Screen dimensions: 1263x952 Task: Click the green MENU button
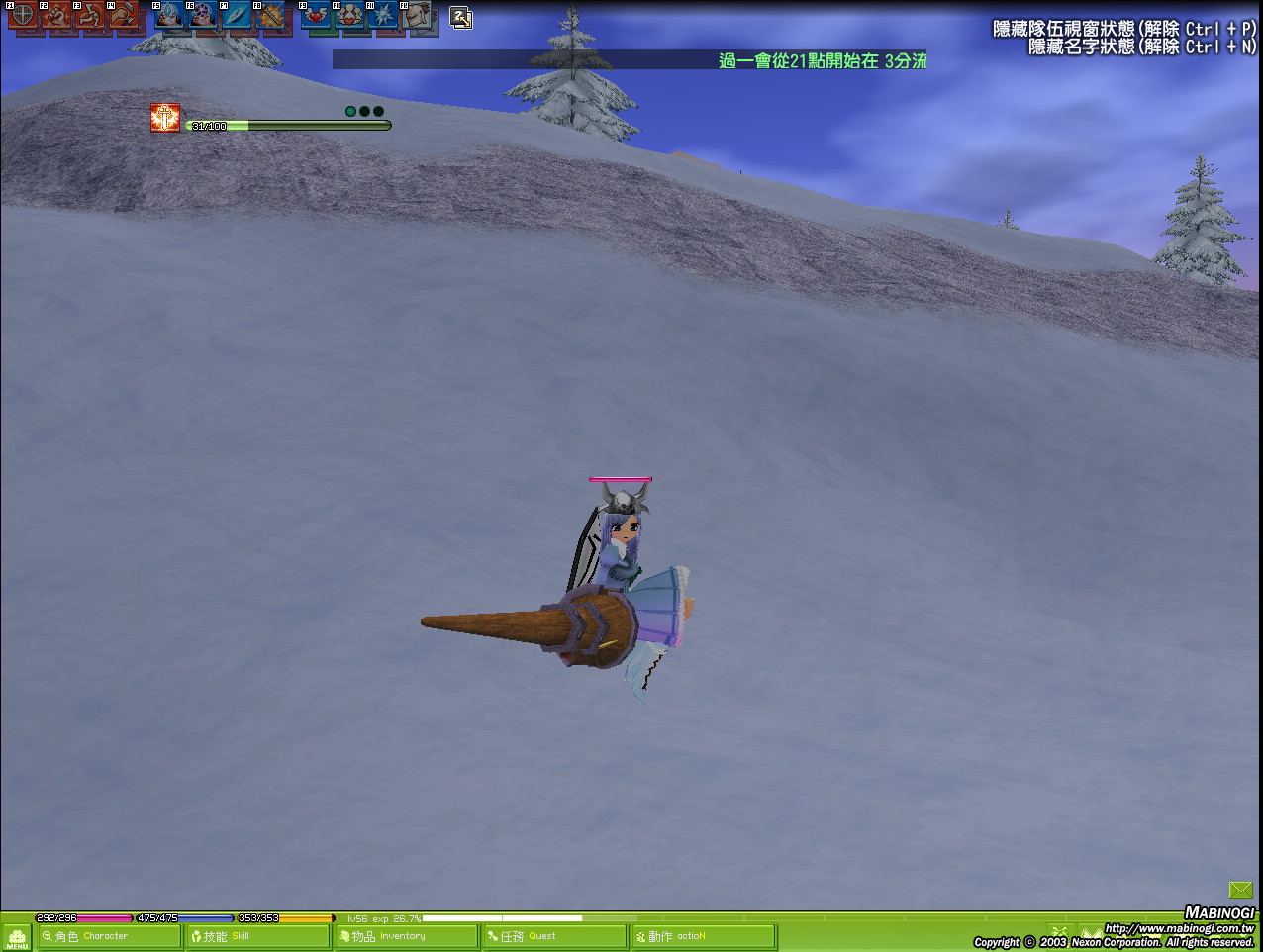pyautogui.click(x=17, y=937)
